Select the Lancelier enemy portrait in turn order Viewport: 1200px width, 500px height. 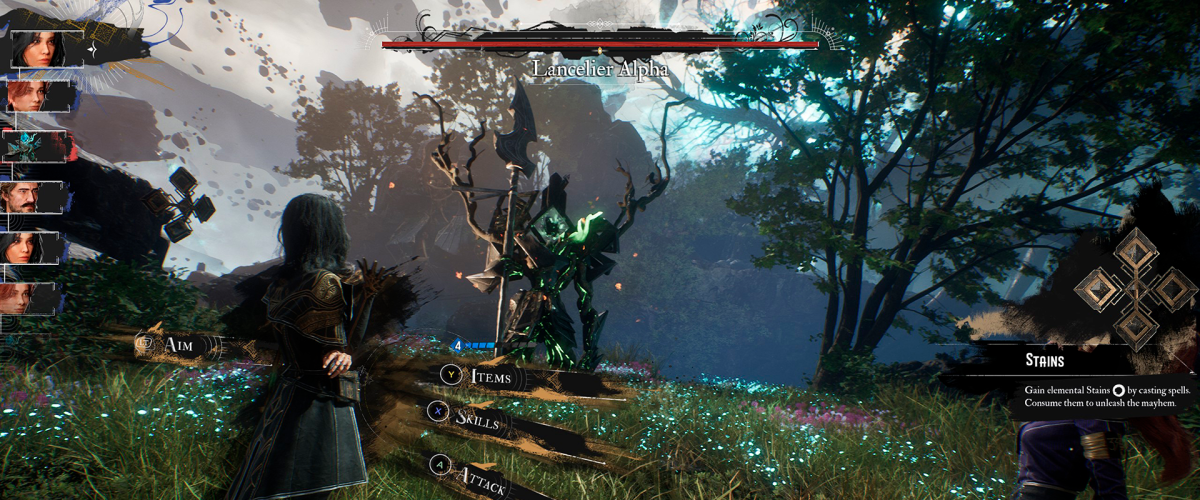click(x=34, y=146)
